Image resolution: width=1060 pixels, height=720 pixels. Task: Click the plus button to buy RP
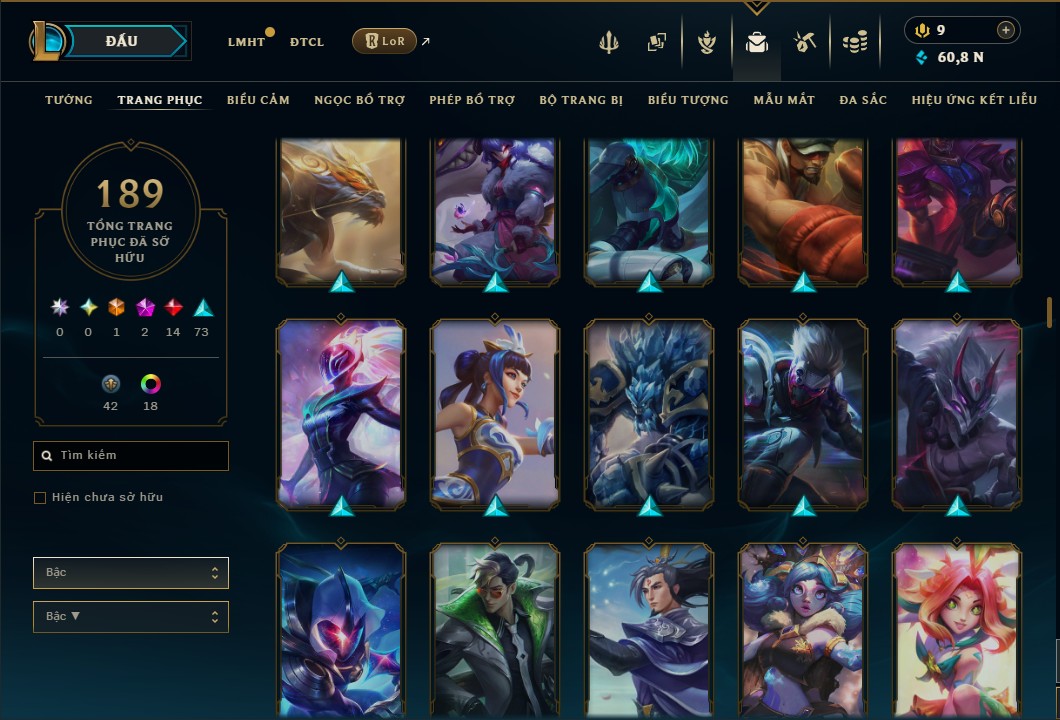(x=1006, y=30)
